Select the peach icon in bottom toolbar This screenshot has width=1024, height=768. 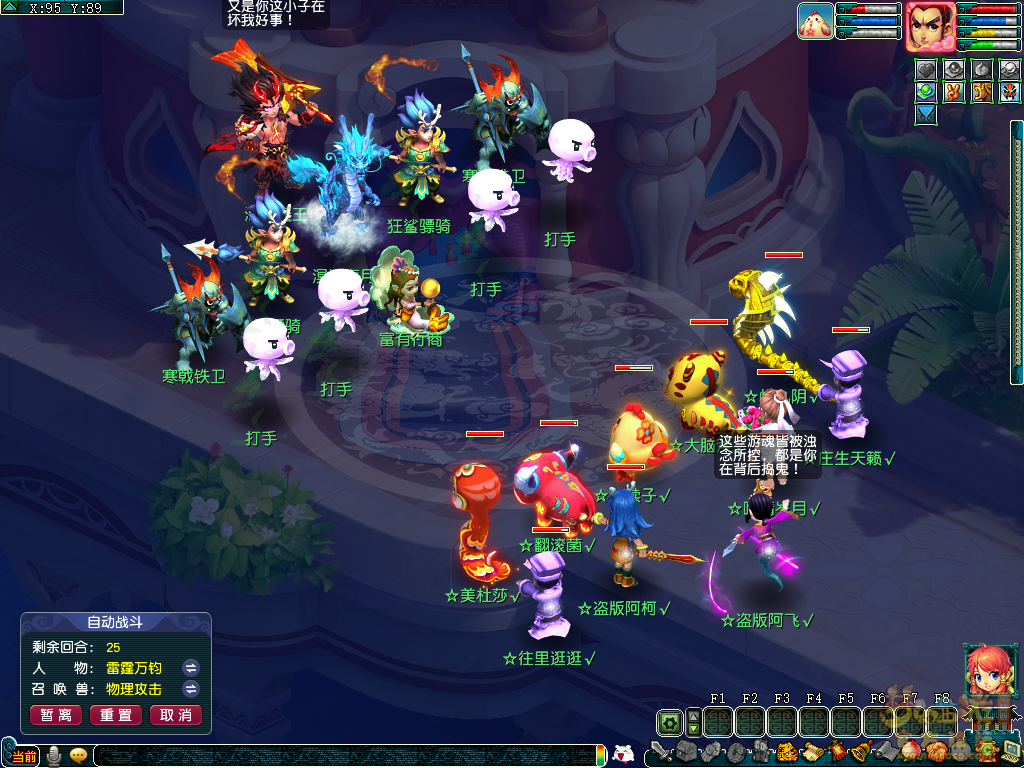click(x=911, y=752)
